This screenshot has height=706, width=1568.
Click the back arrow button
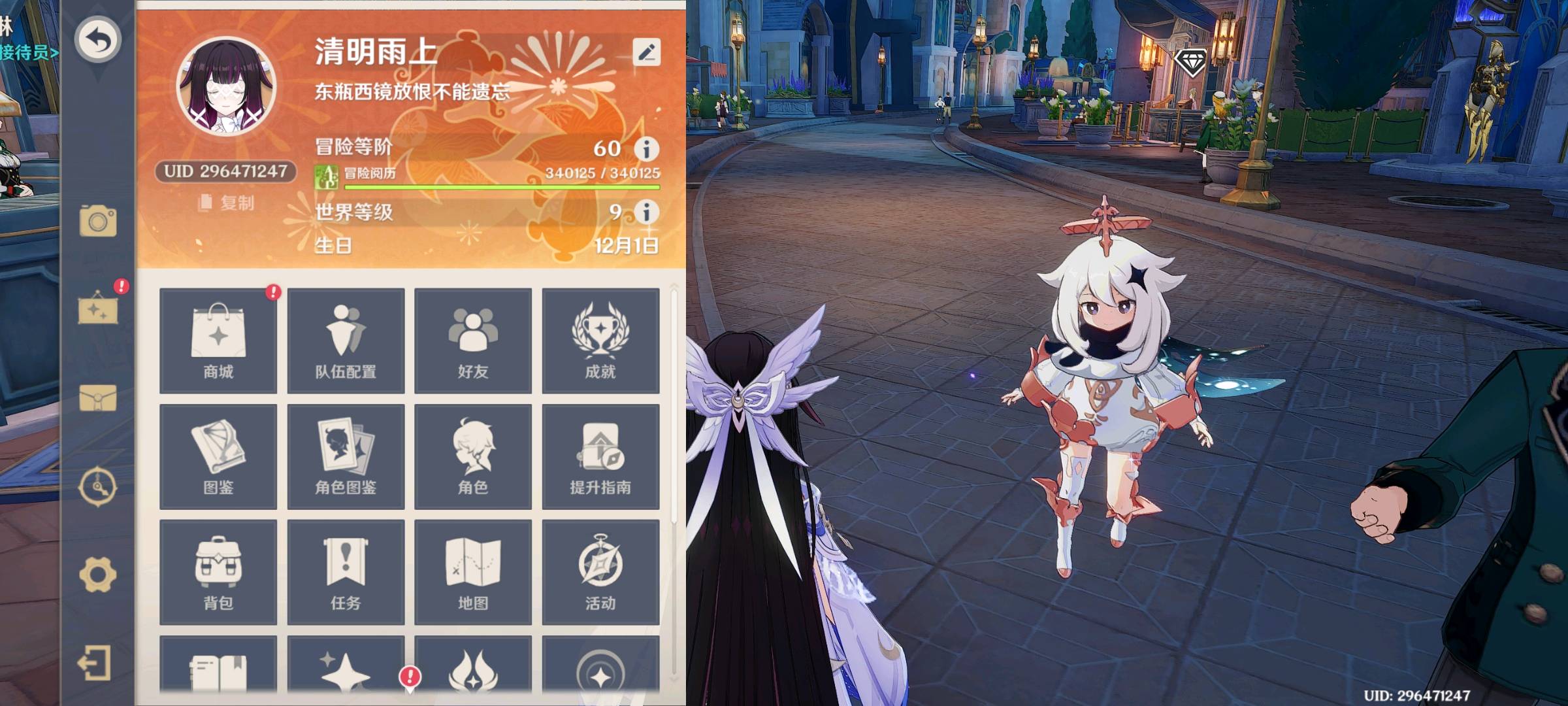click(98, 41)
